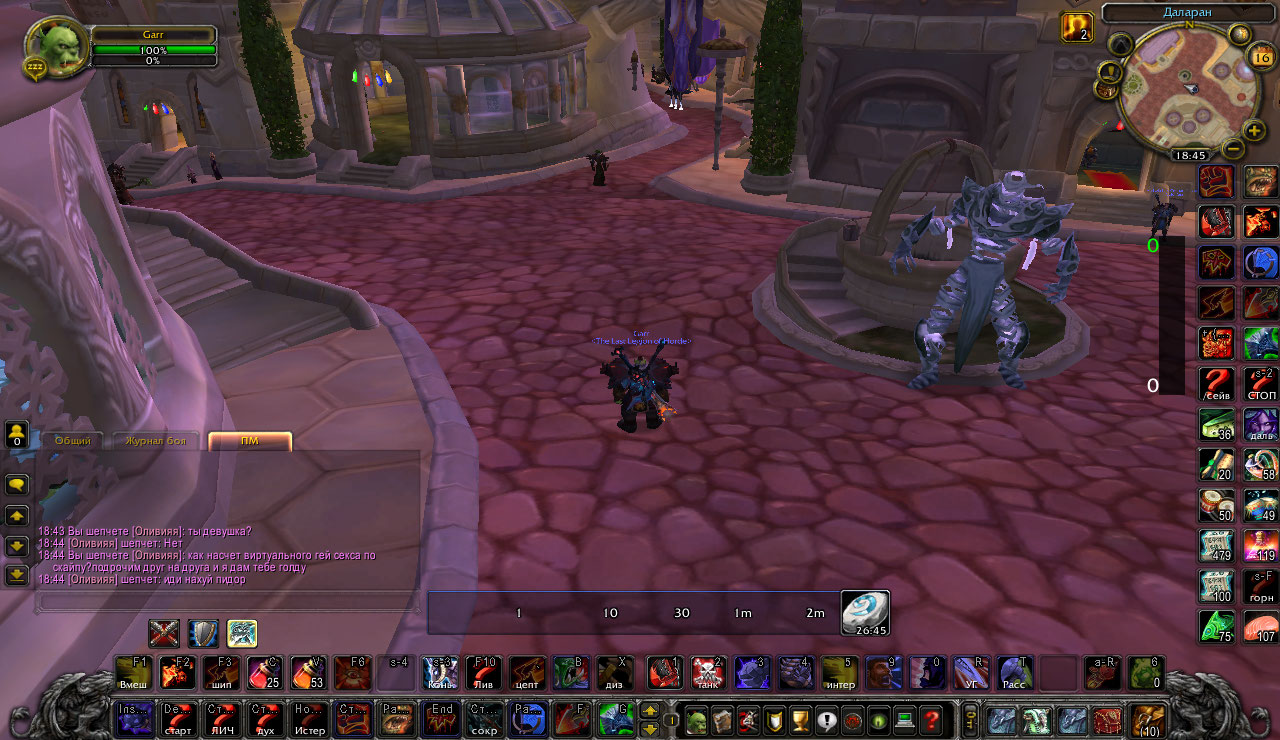Open the main backpack with (10) label
1280x740 pixels.
point(1147,720)
